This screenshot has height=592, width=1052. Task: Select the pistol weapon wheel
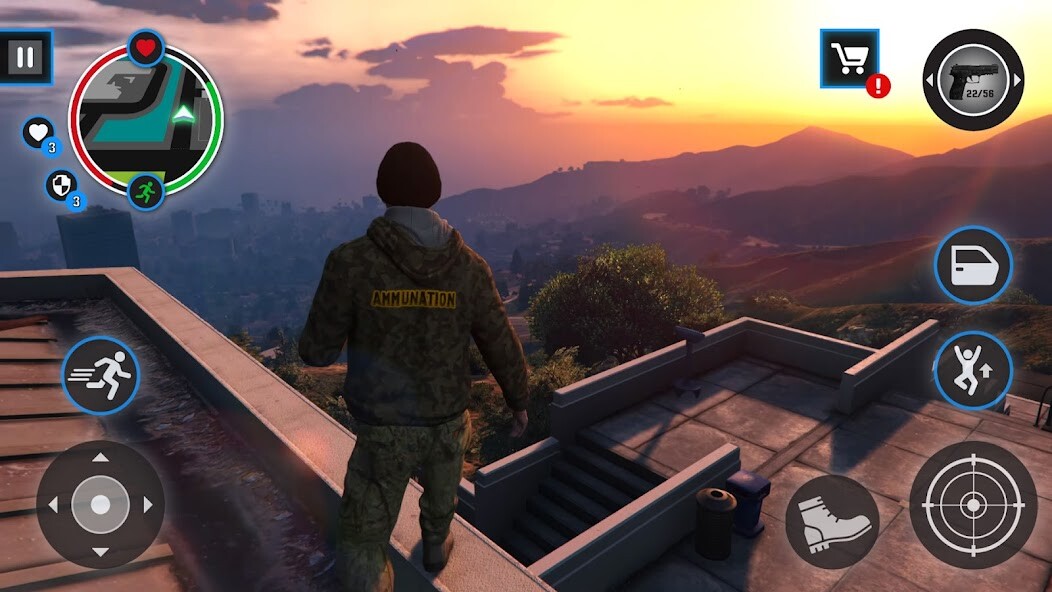coord(972,80)
